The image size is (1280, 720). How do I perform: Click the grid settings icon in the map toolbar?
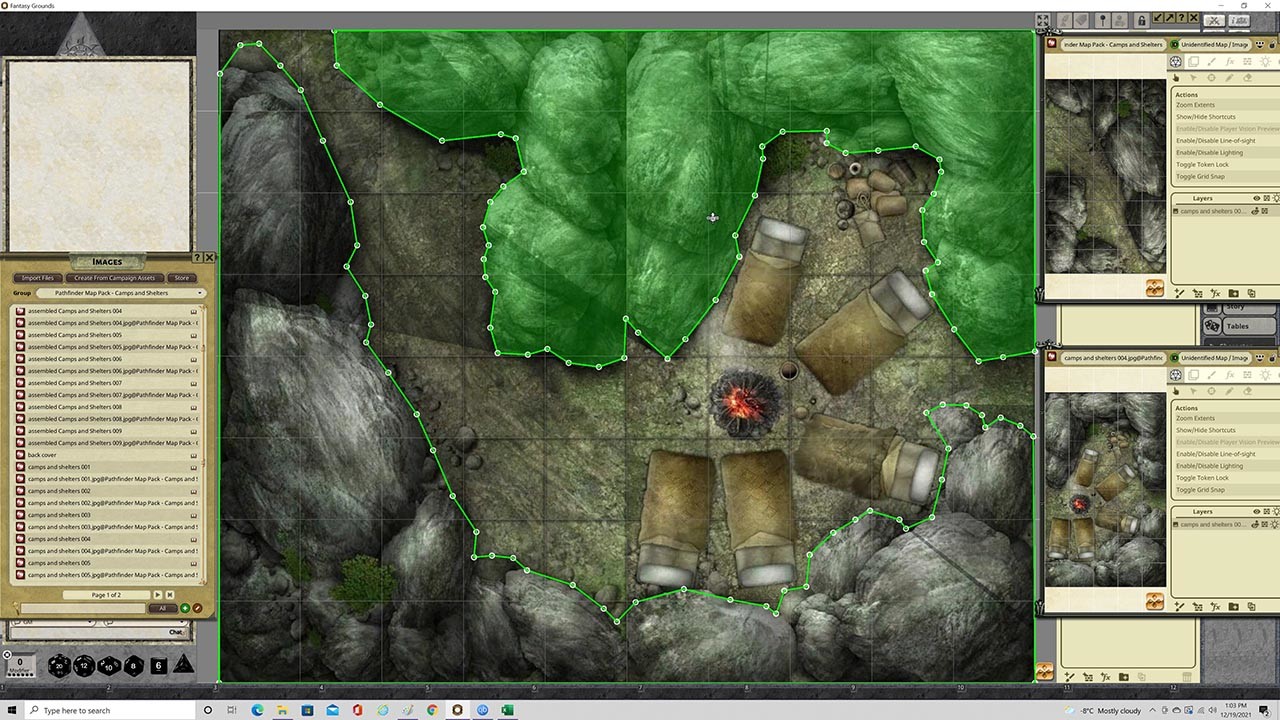1247,62
